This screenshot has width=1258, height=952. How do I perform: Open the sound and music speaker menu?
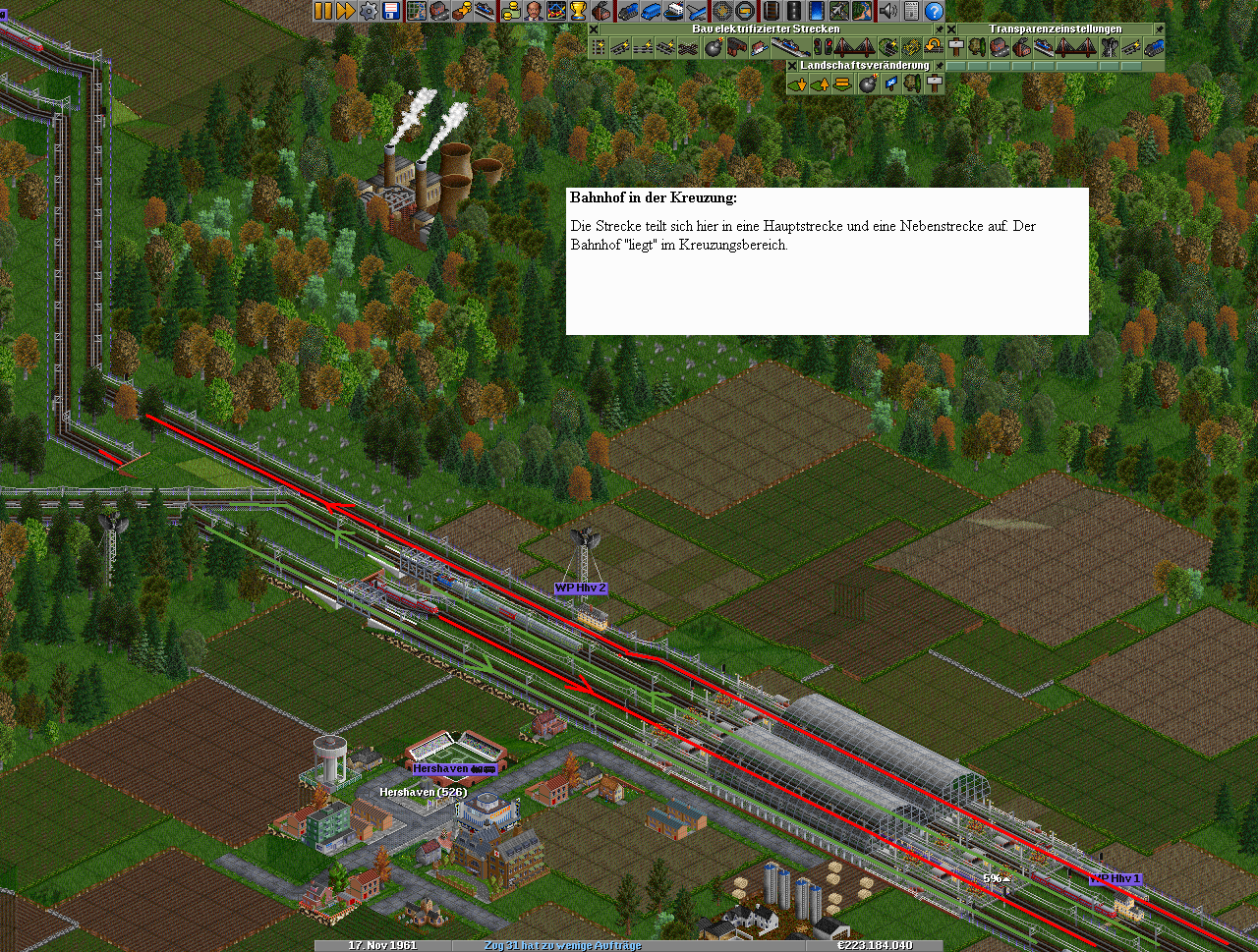(x=888, y=11)
